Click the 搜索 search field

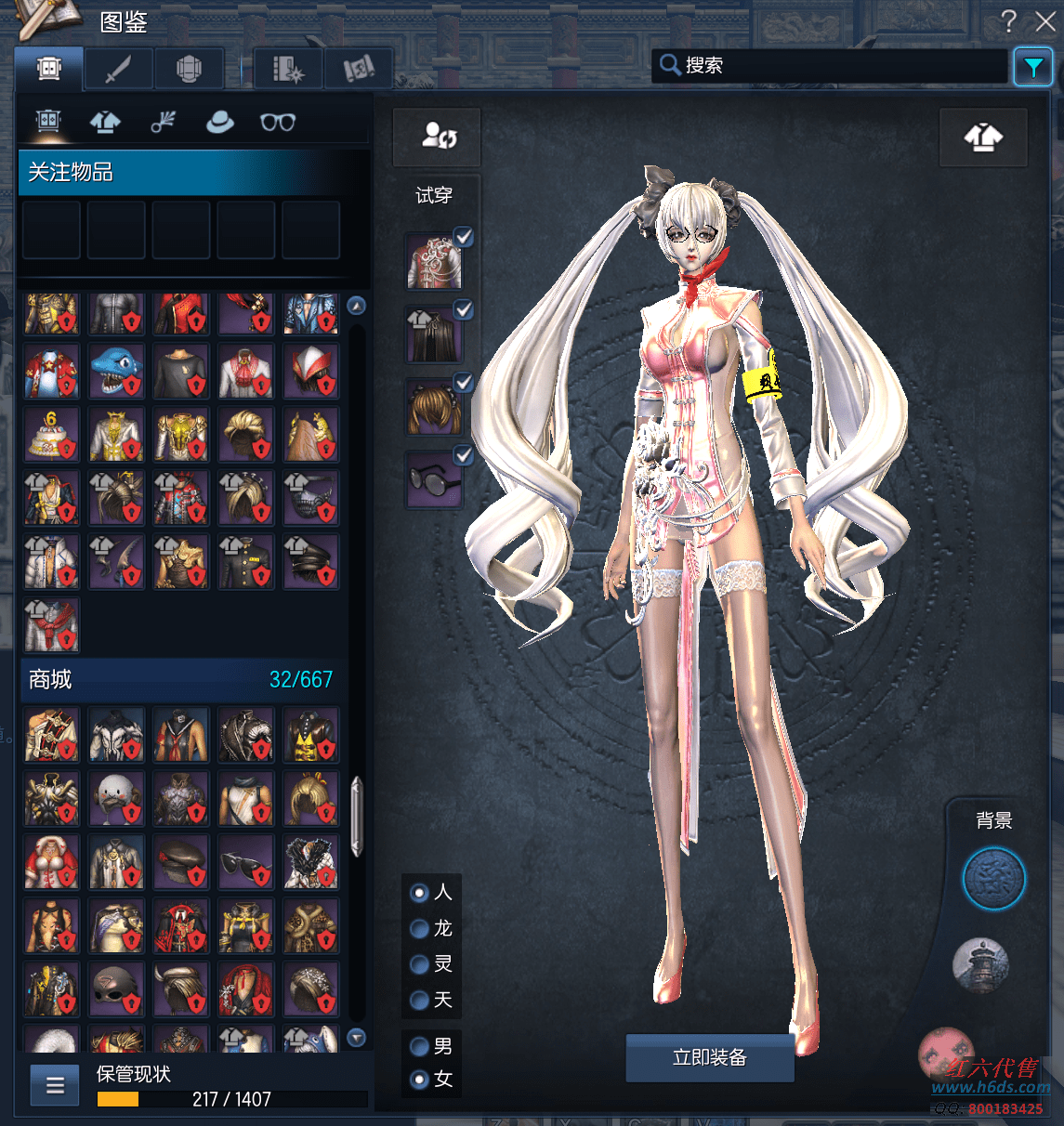click(836, 65)
